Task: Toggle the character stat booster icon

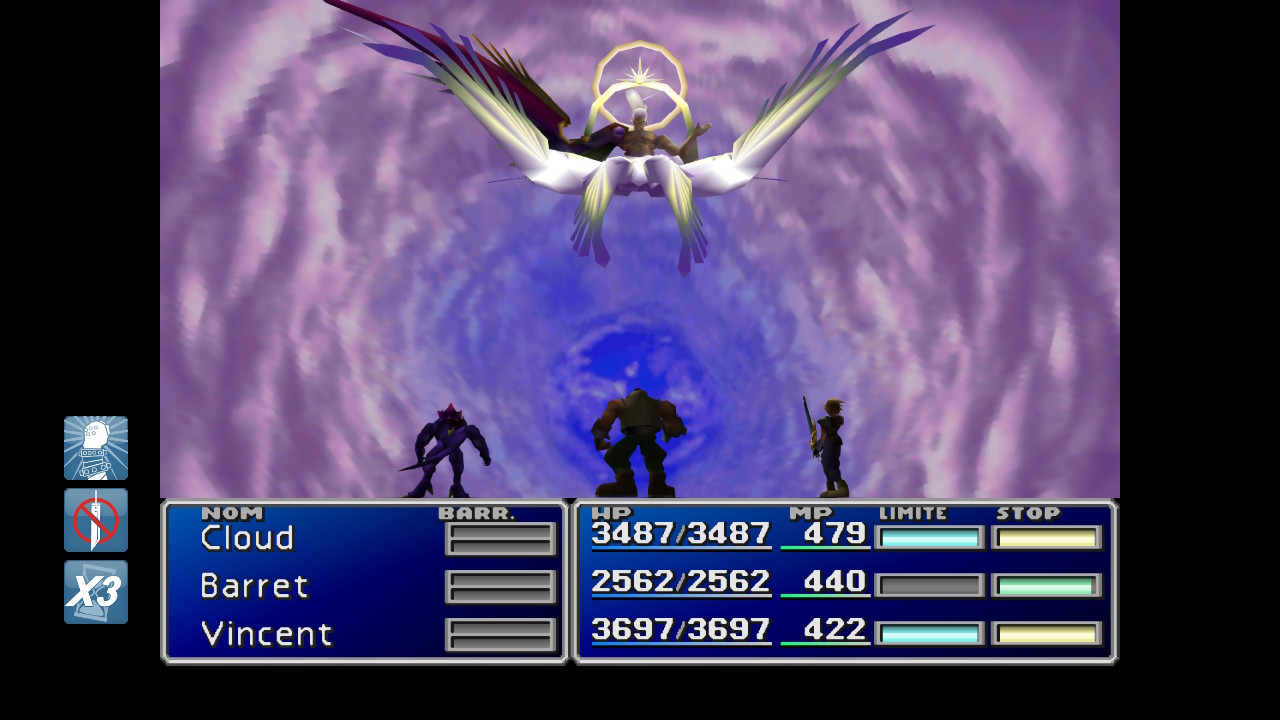Action: 96,448
